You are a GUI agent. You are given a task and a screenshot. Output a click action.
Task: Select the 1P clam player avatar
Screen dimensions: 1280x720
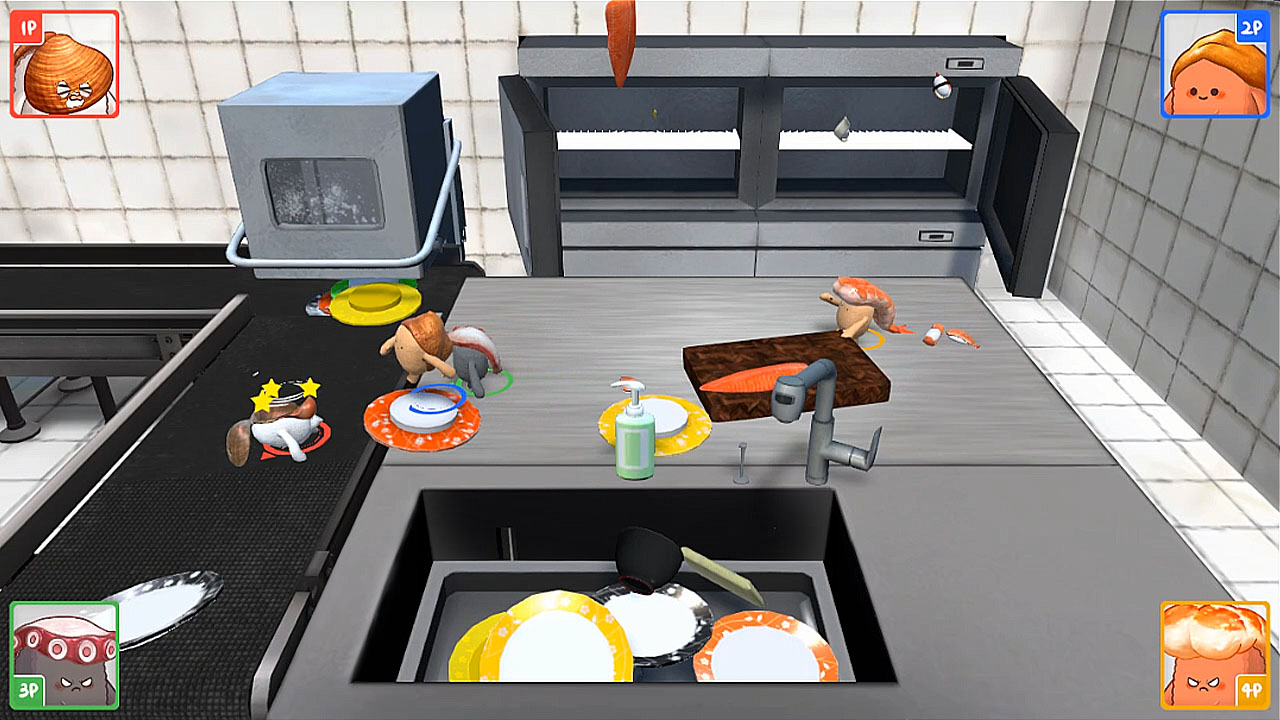coord(62,67)
